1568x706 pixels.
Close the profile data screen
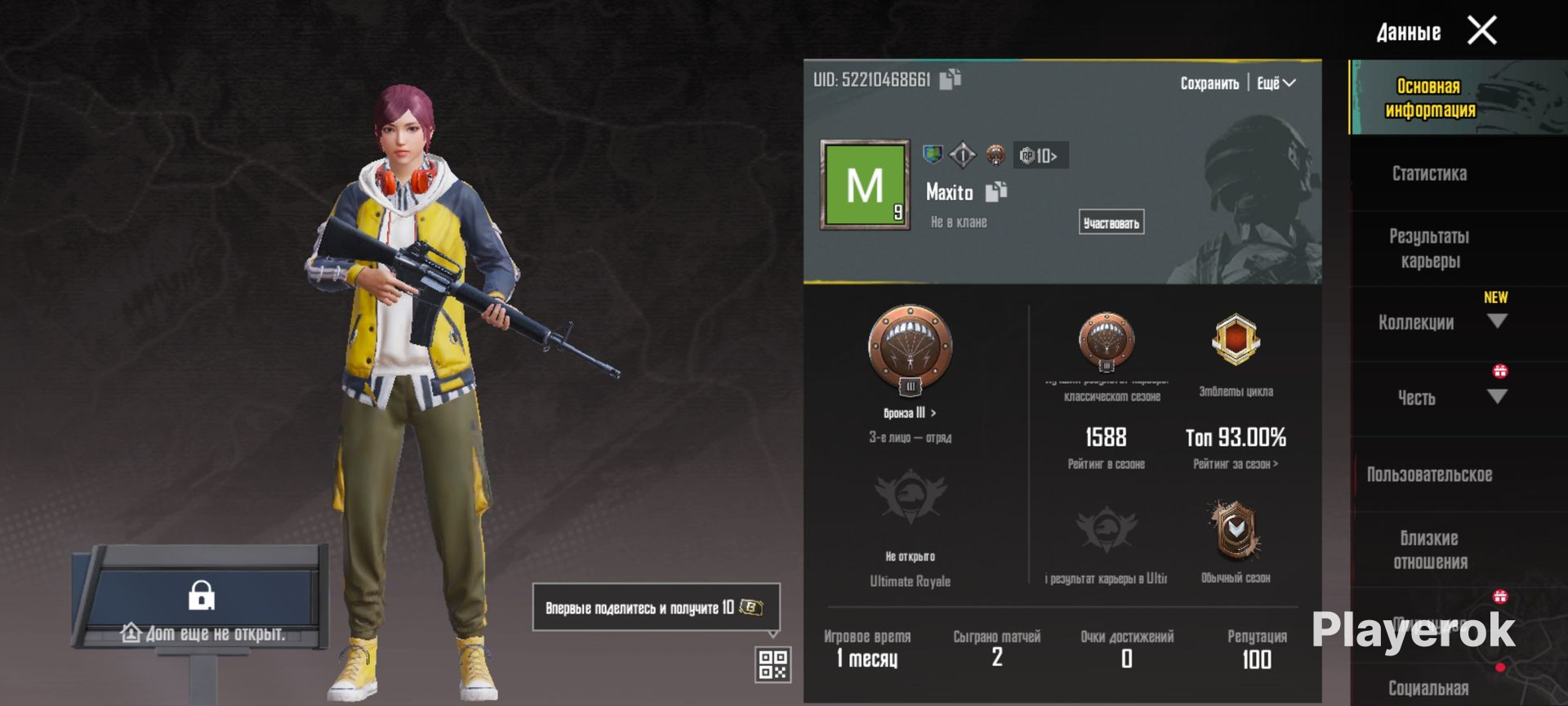pos(1481,31)
